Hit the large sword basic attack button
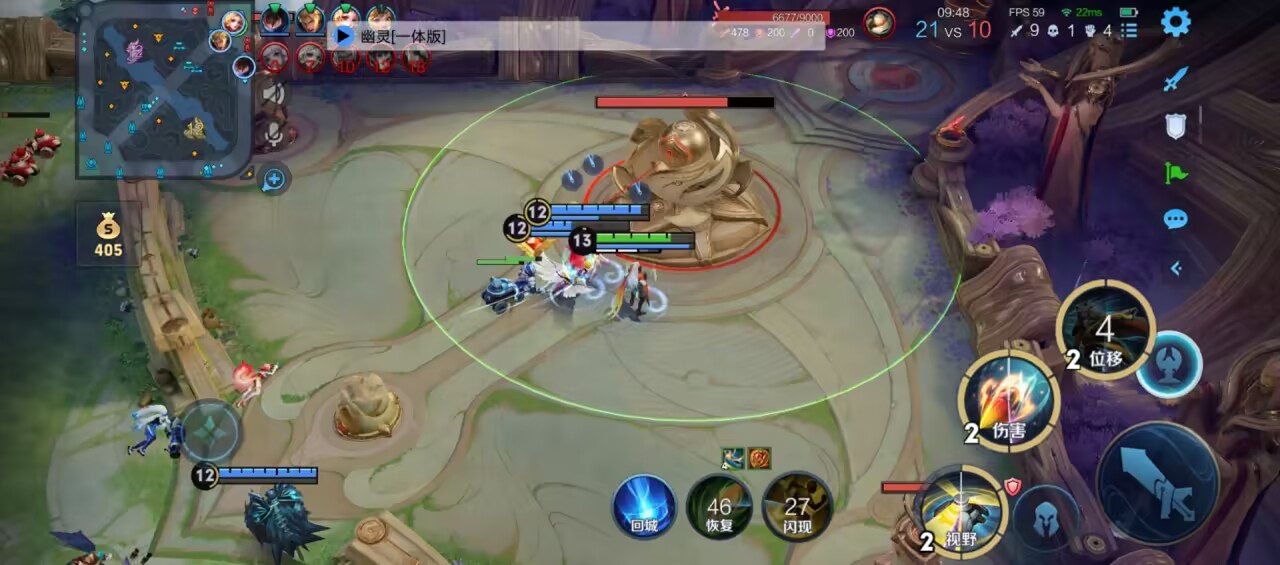 (1157, 482)
